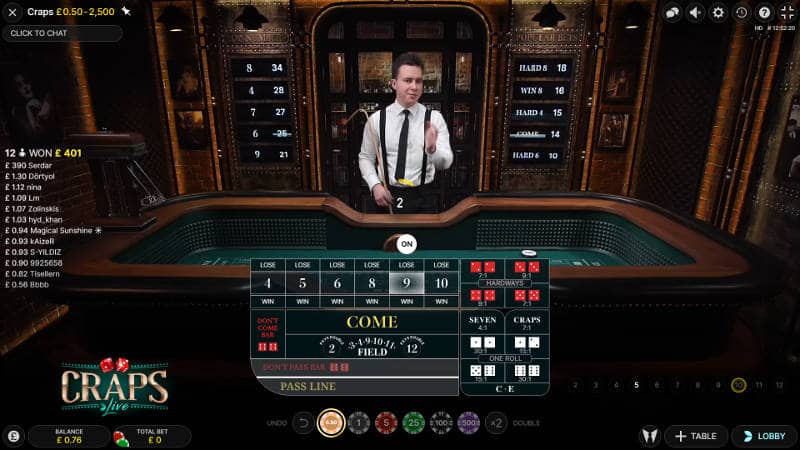
Task: Double the bet with x2 button
Action: (495, 423)
